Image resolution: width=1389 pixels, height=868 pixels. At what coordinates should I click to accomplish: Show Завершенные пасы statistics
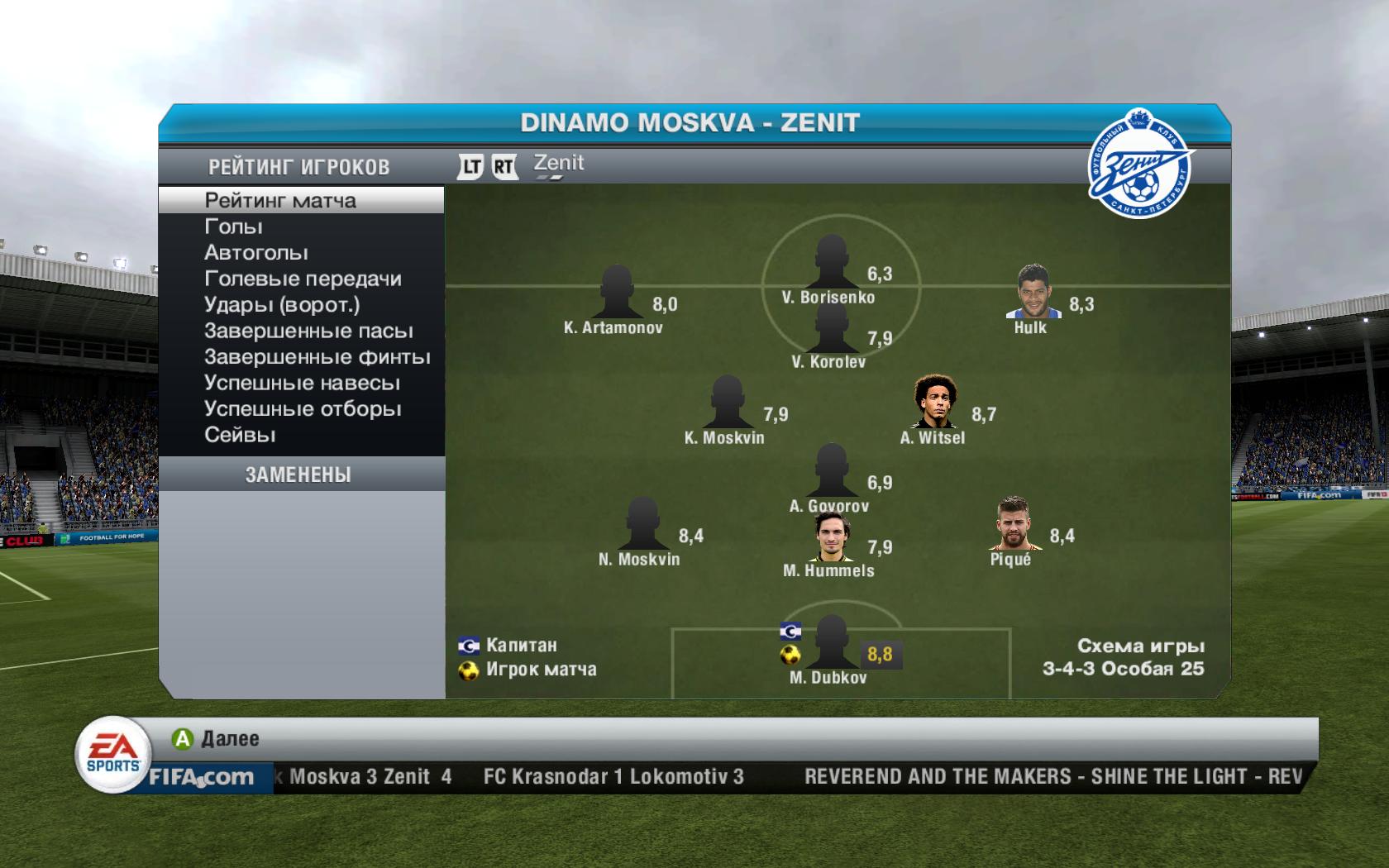tap(308, 331)
